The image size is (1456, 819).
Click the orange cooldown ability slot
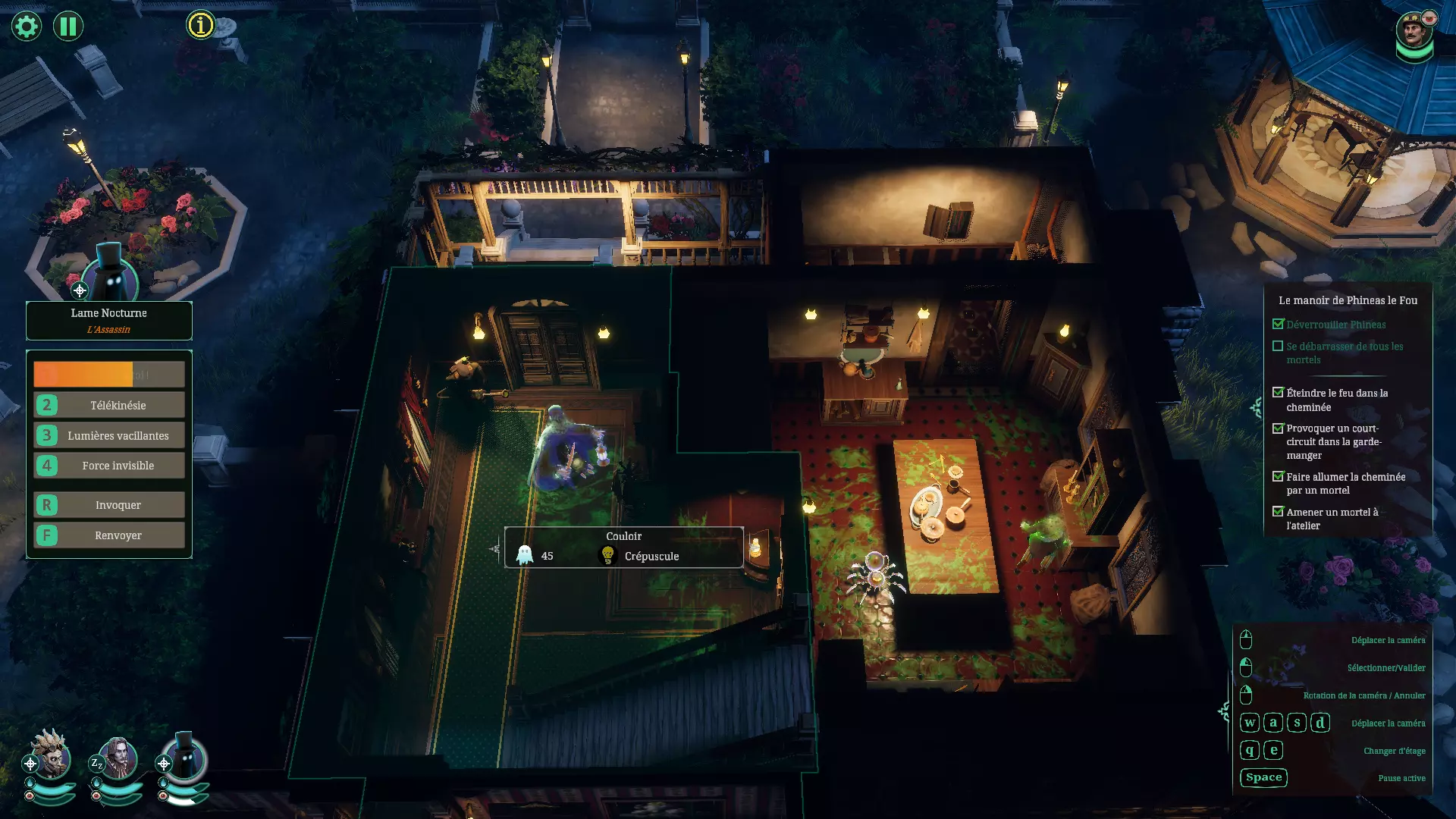coord(109,374)
